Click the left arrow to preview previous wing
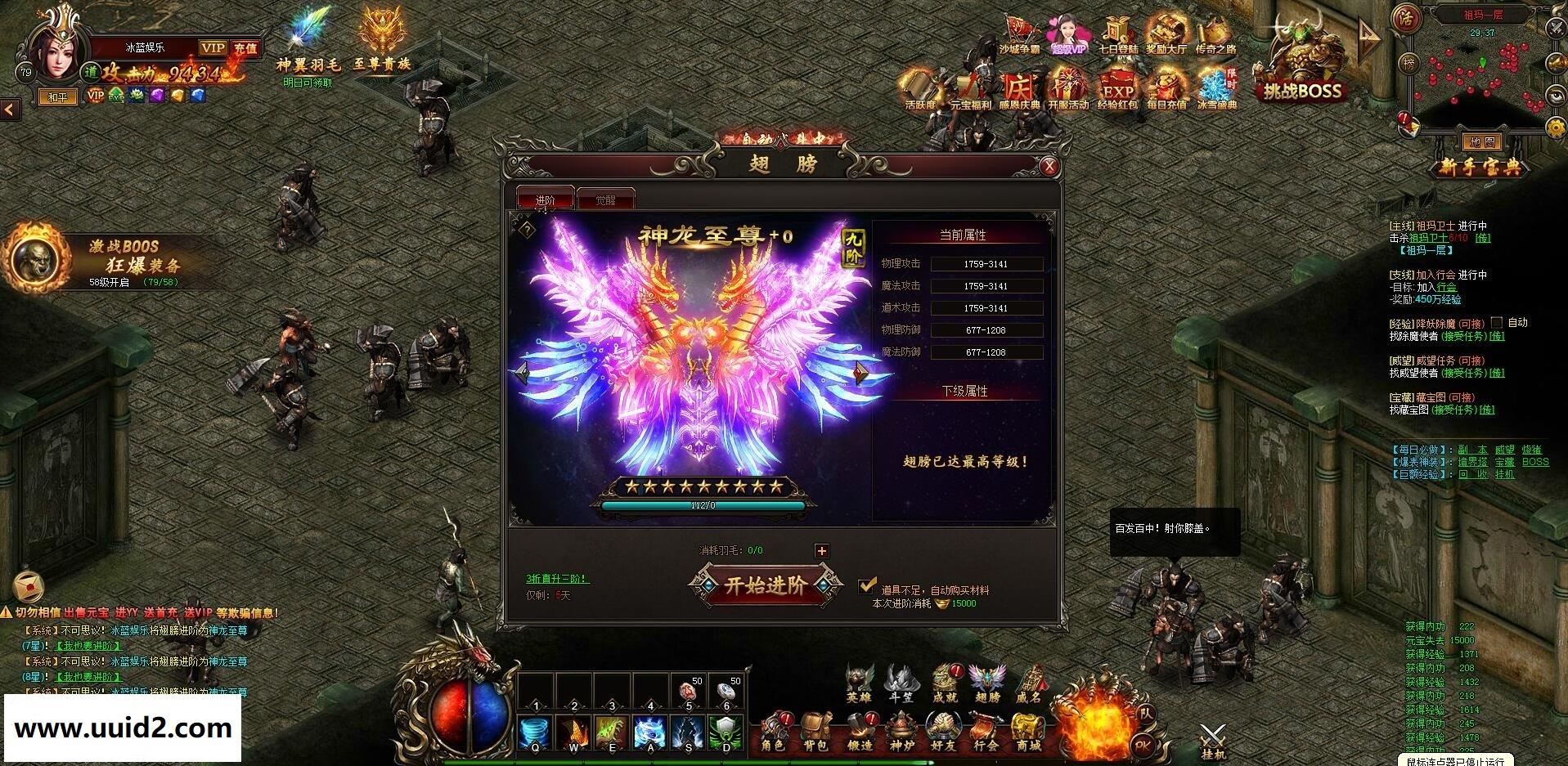1568x766 pixels. [x=523, y=374]
